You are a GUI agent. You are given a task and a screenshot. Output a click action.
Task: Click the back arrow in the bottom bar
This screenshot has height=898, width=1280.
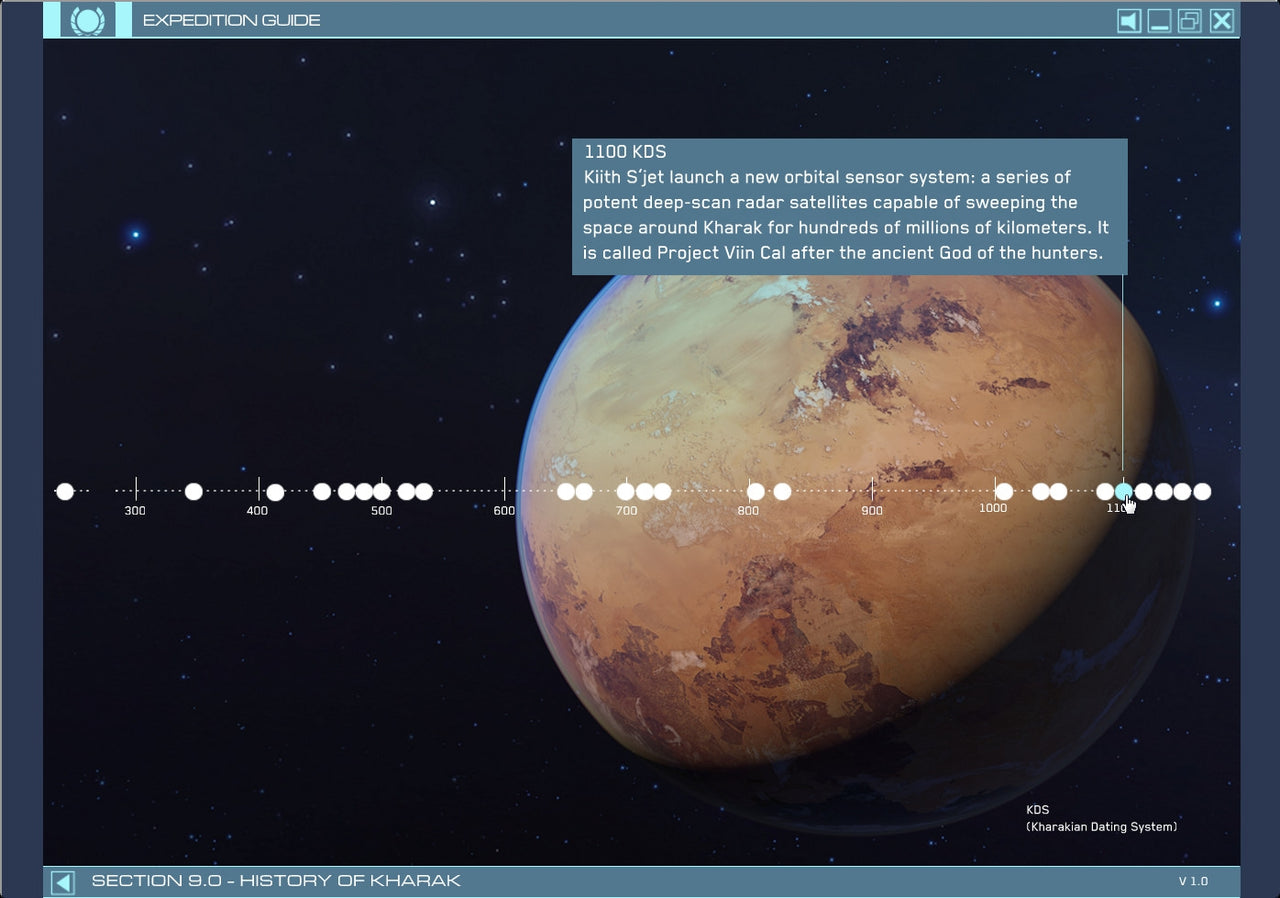[x=62, y=880]
